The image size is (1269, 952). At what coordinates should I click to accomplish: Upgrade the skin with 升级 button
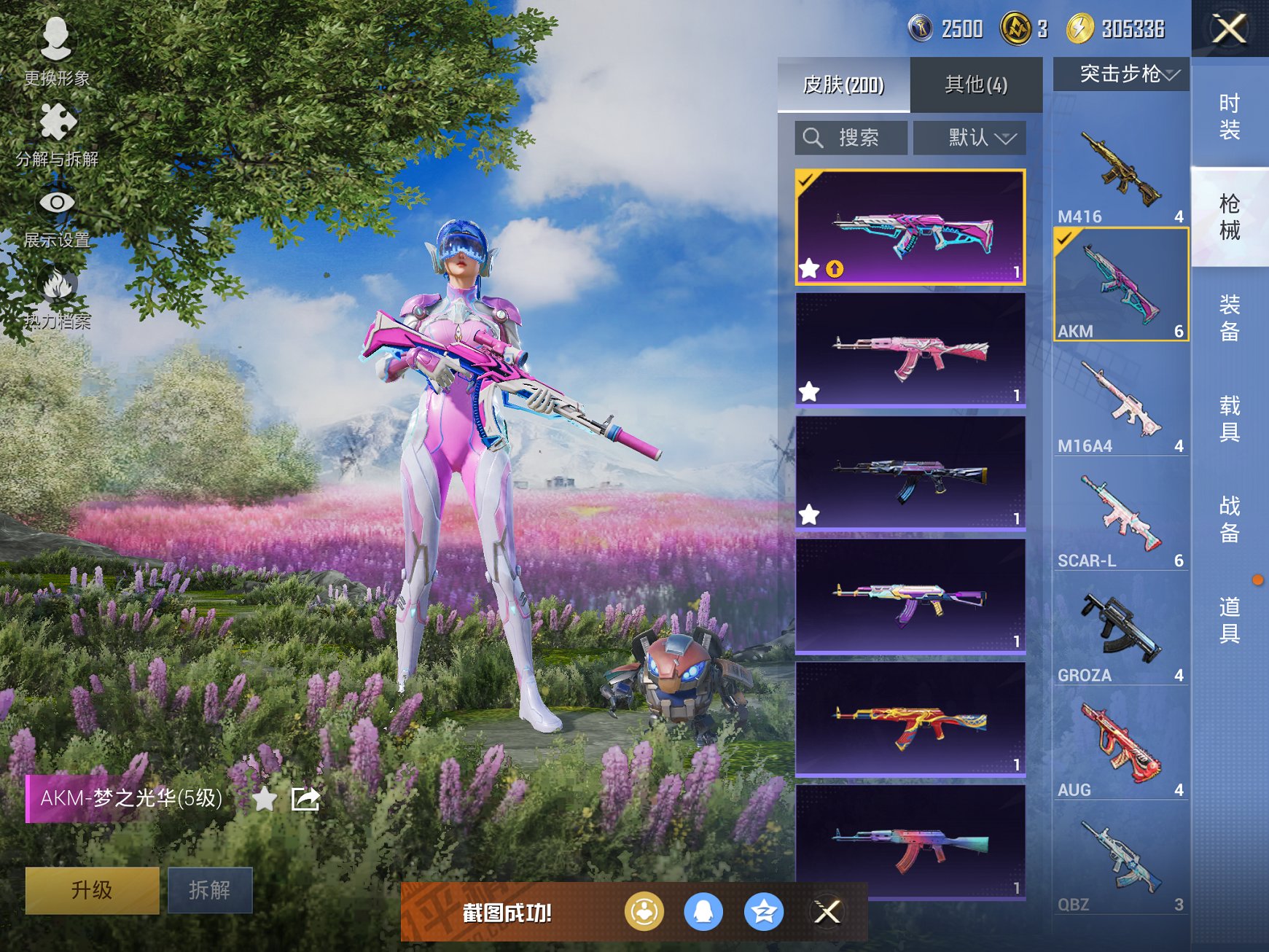click(92, 889)
